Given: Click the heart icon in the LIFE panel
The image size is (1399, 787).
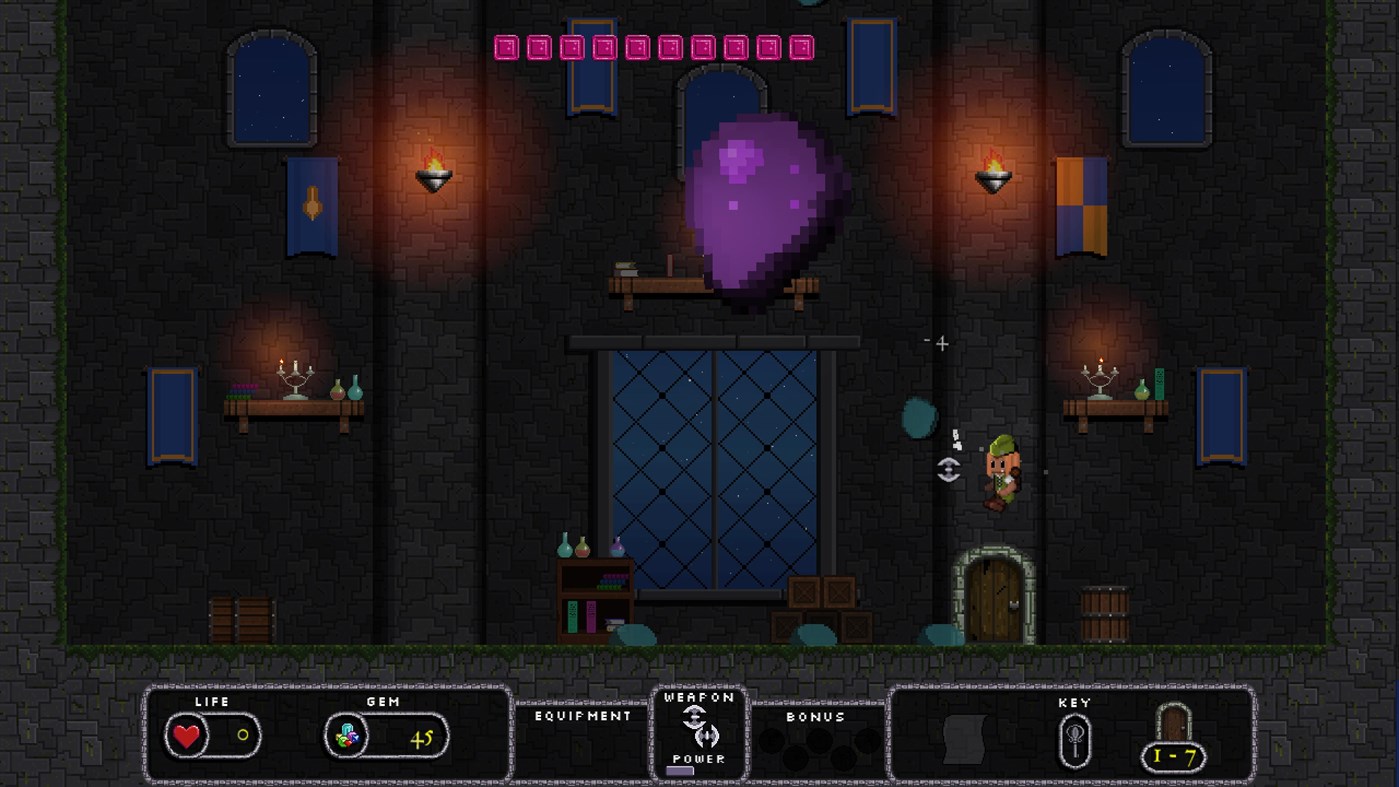Looking at the screenshot, I should coord(188,736).
